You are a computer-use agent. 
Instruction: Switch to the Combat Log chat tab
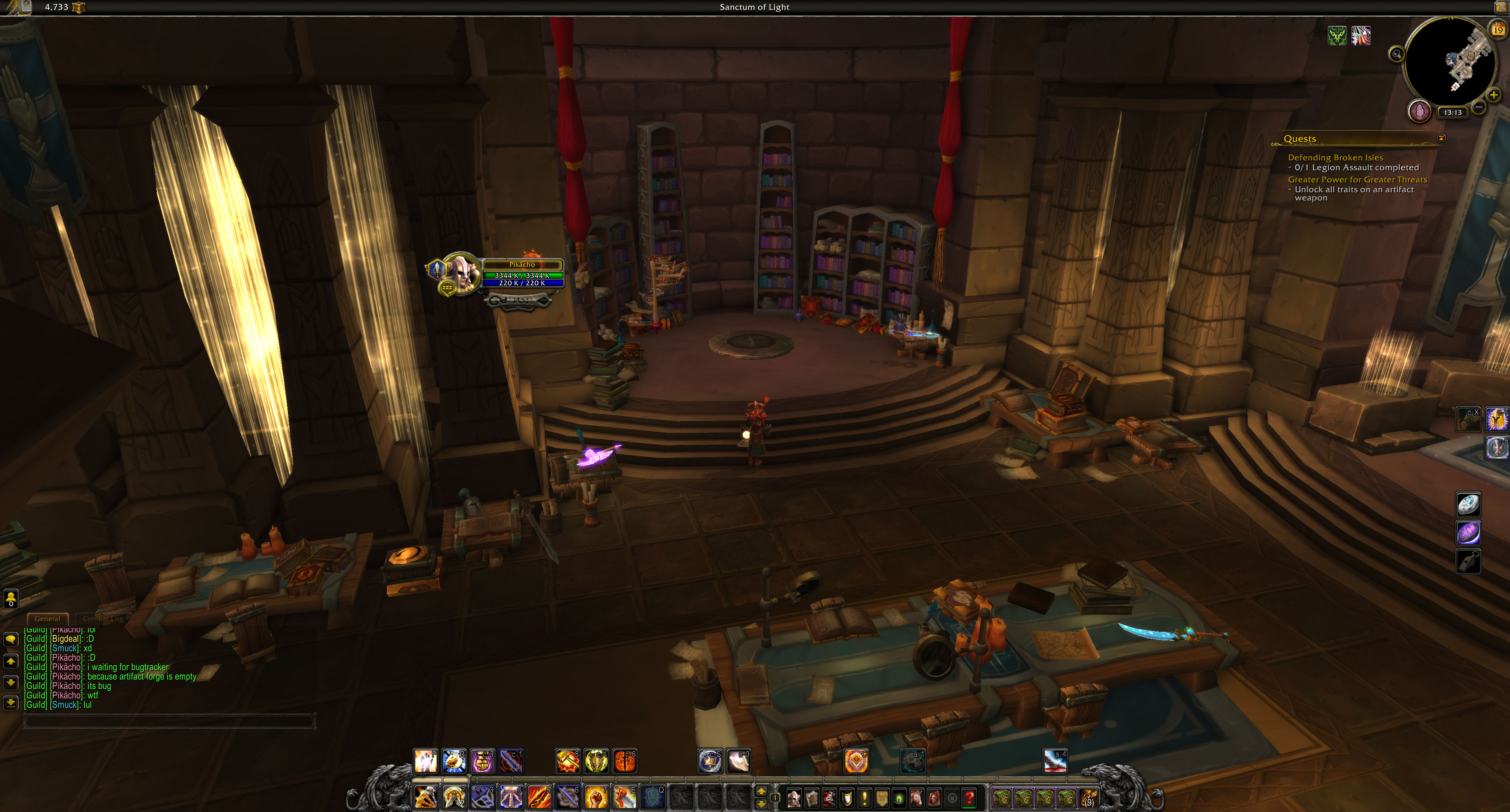click(103, 619)
